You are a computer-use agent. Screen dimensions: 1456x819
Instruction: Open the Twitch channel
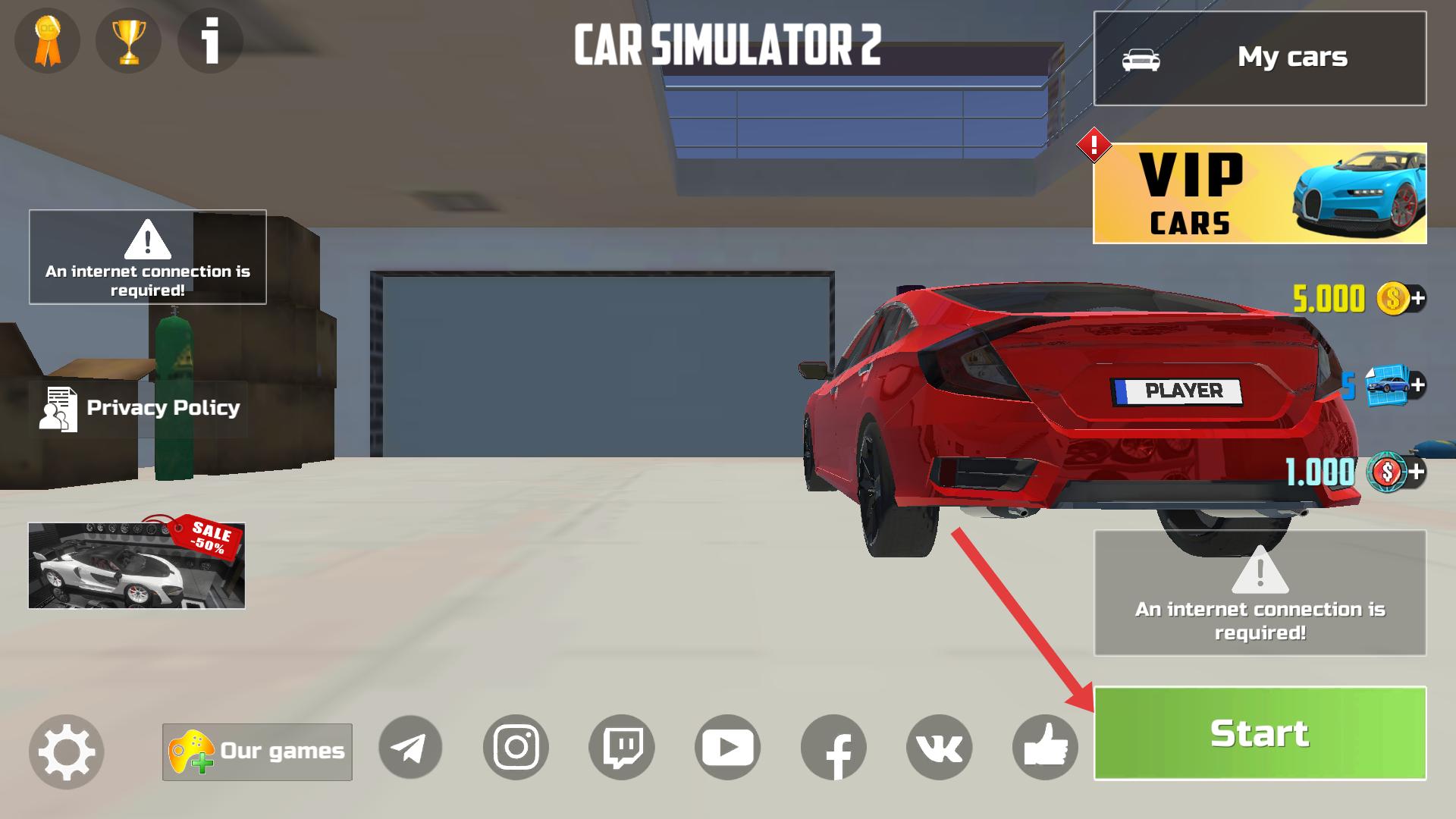click(622, 748)
